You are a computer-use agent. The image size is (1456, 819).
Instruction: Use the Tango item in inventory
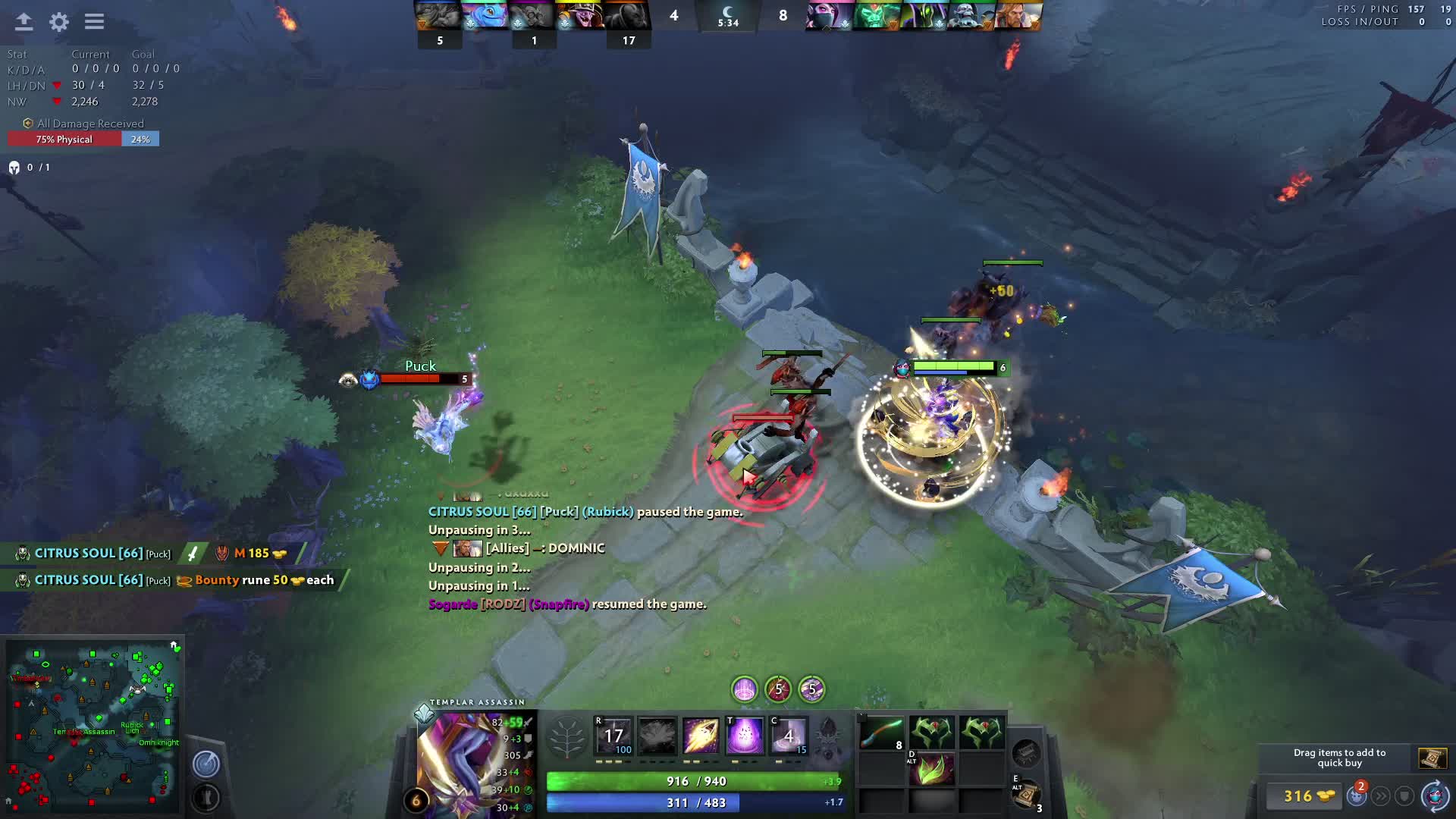(x=881, y=734)
